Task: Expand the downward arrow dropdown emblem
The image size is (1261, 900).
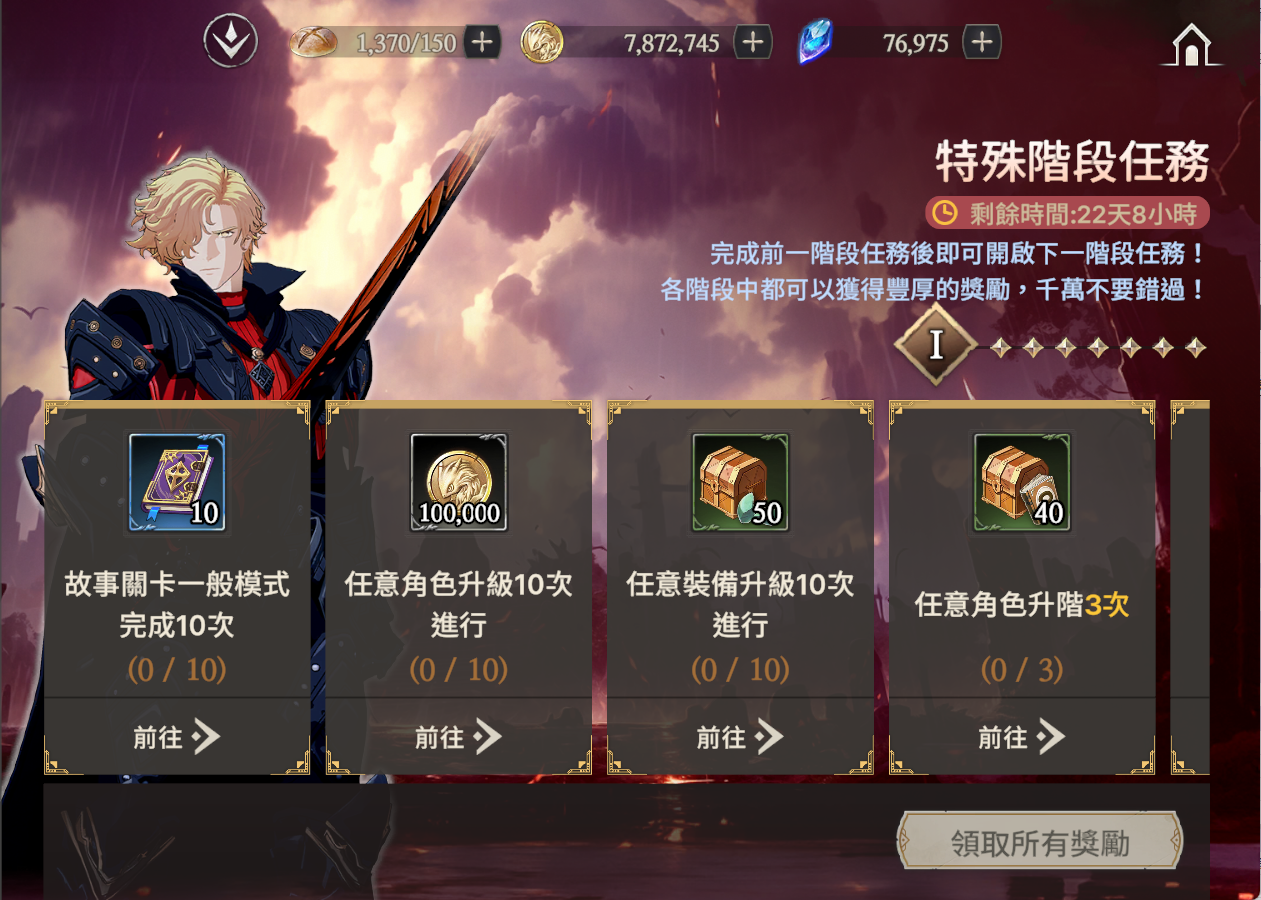Action: pos(231,42)
